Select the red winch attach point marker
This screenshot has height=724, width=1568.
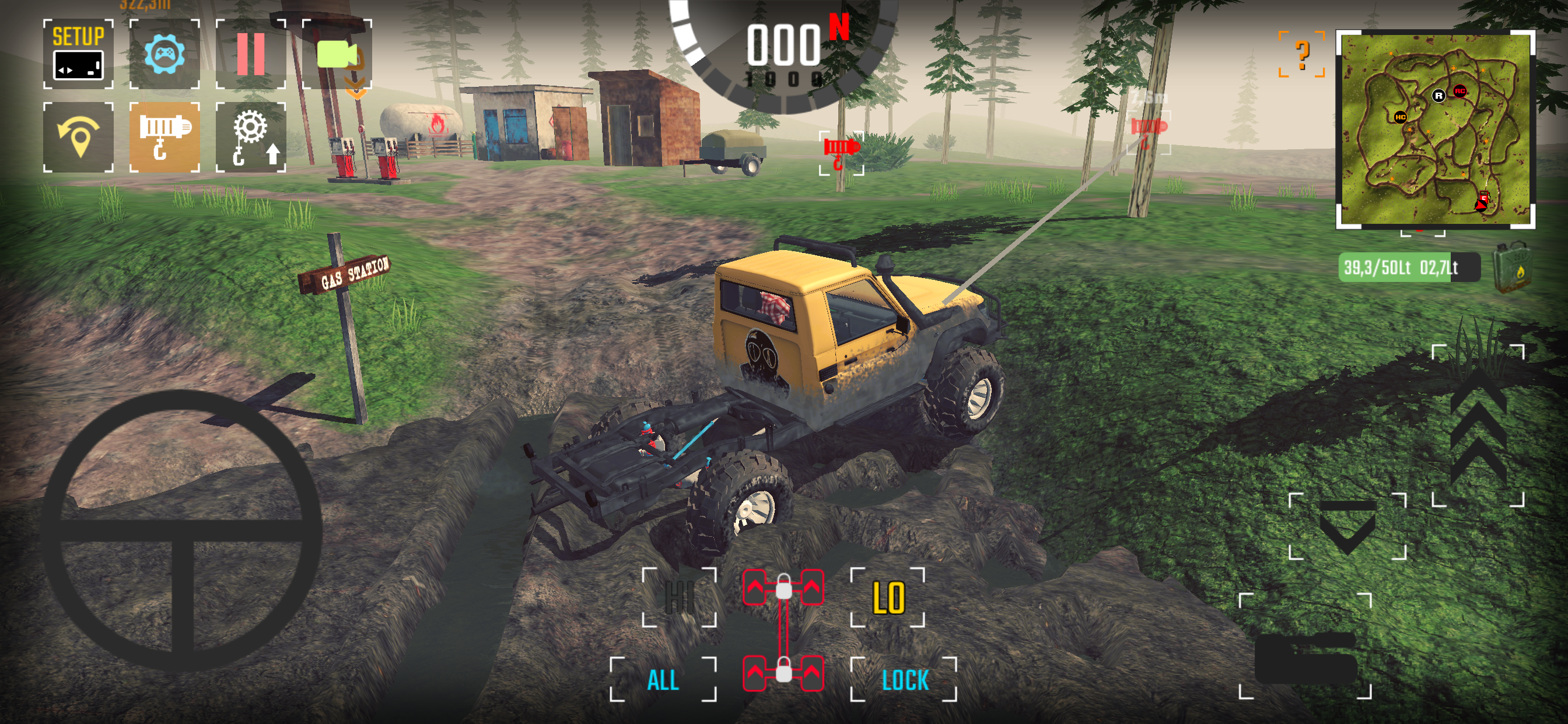pyautogui.click(x=841, y=153)
